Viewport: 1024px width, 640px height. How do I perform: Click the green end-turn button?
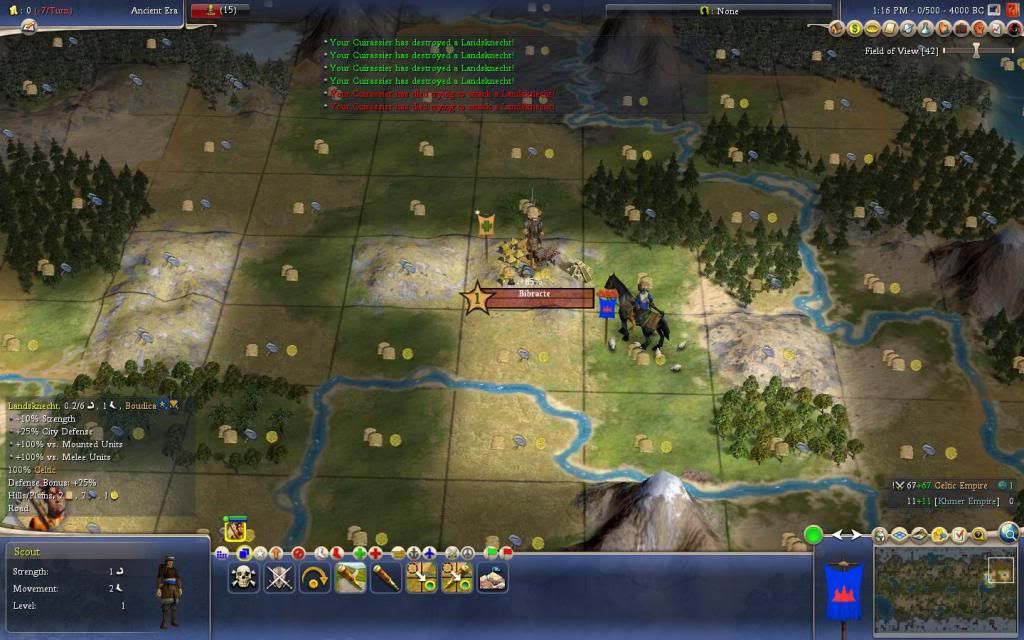click(814, 535)
